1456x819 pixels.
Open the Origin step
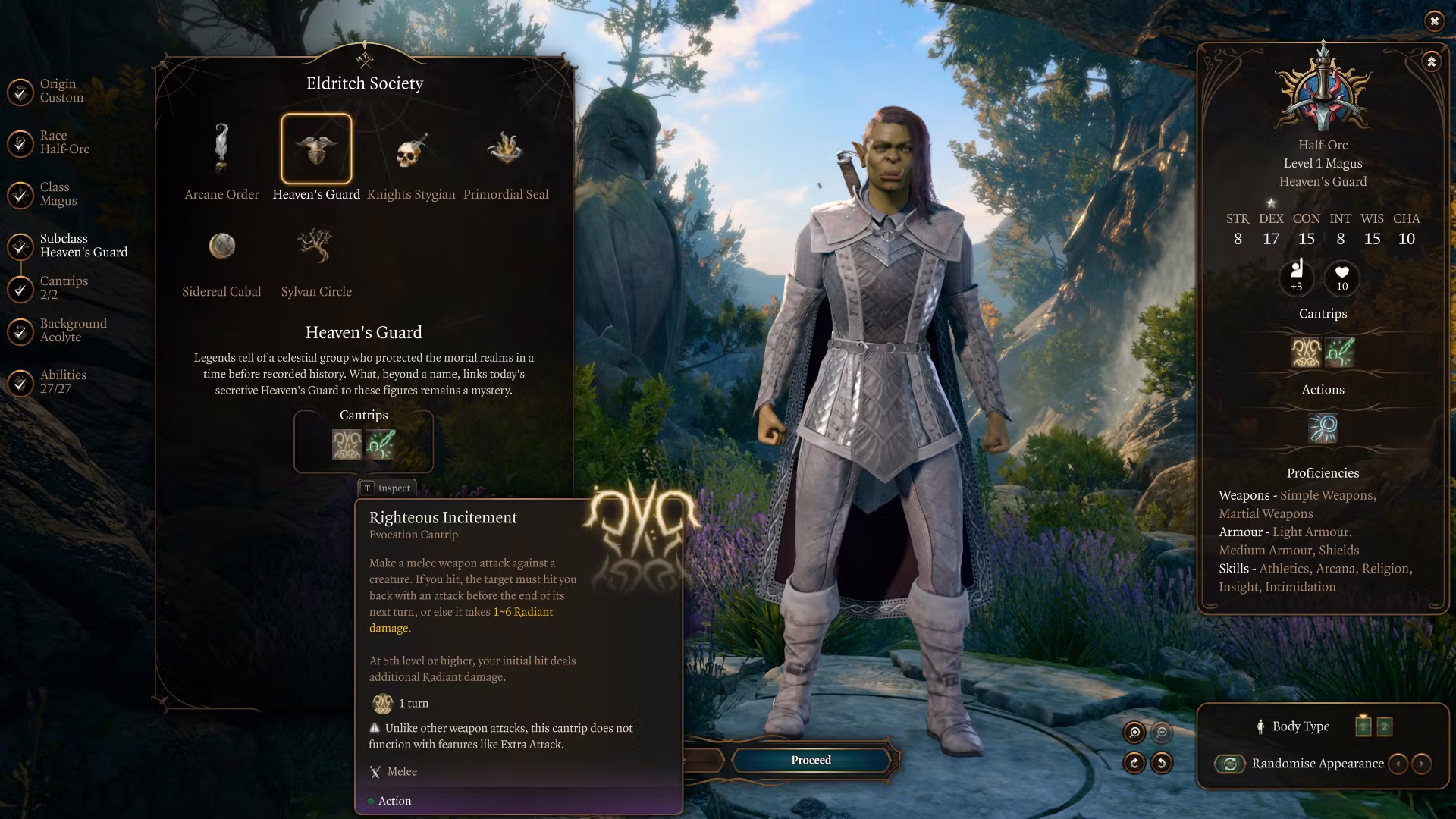21,91
